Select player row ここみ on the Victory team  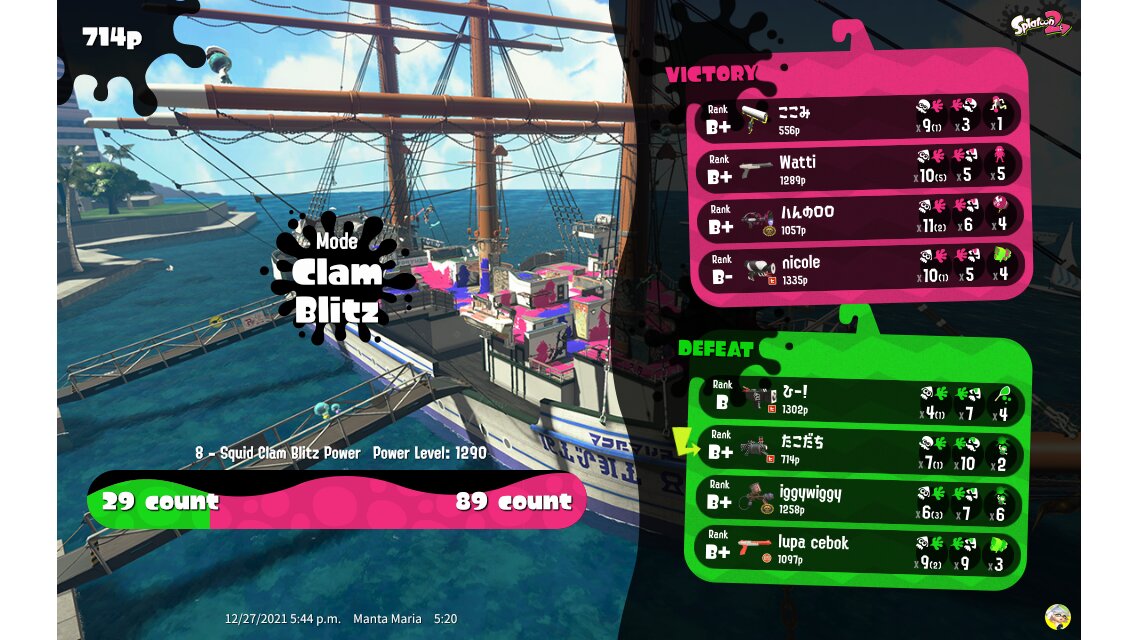click(860, 117)
